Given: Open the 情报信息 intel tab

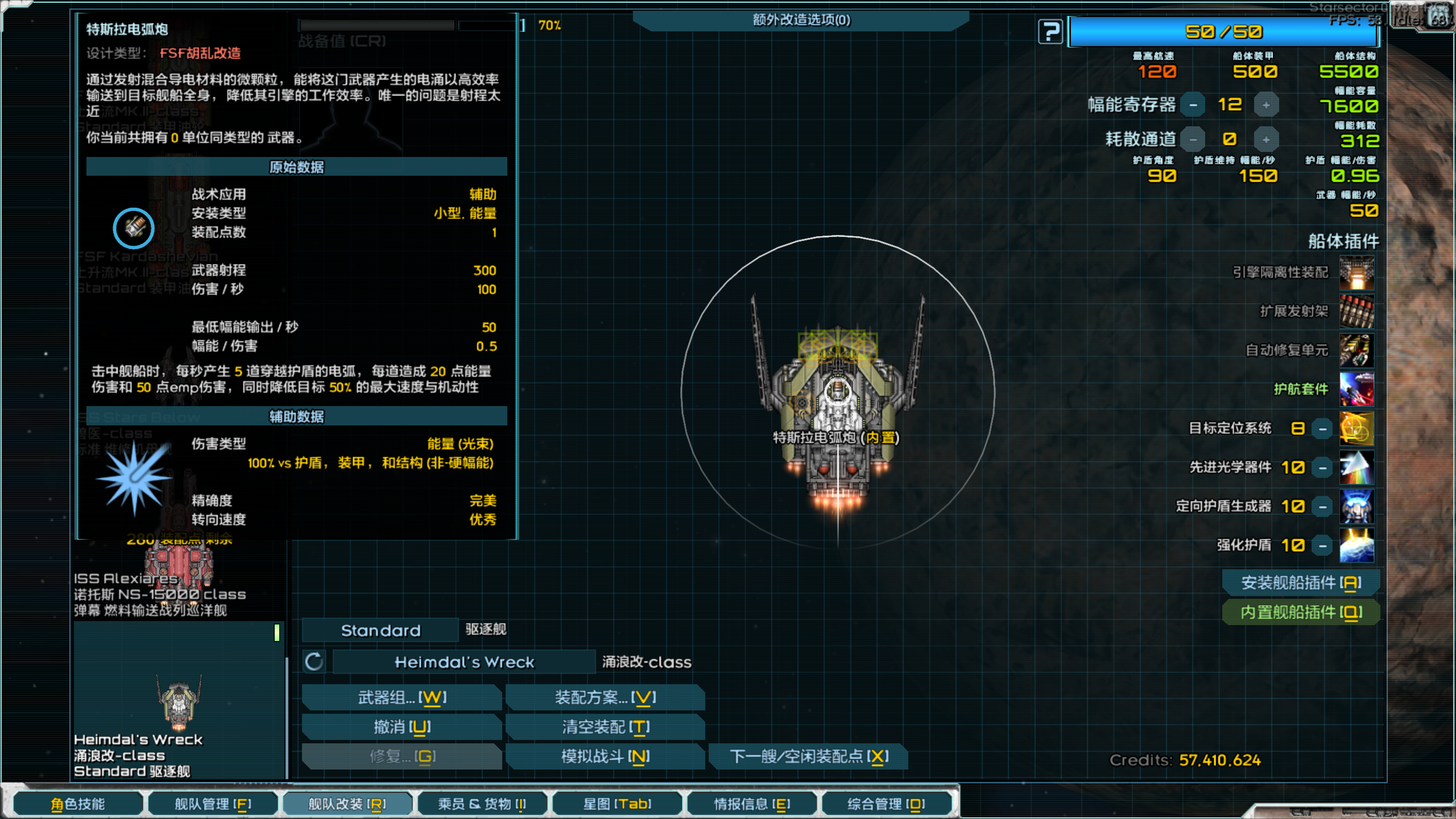Looking at the screenshot, I should click(x=751, y=804).
